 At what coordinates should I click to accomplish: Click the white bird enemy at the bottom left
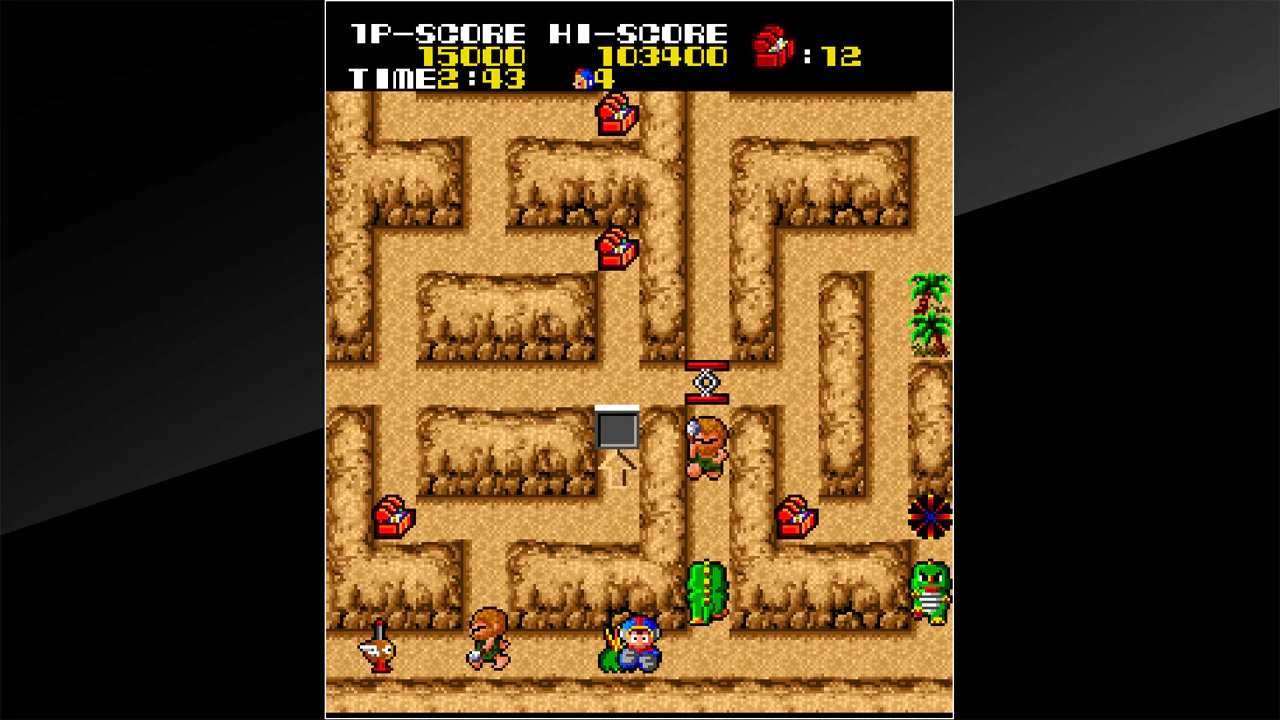tap(379, 652)
